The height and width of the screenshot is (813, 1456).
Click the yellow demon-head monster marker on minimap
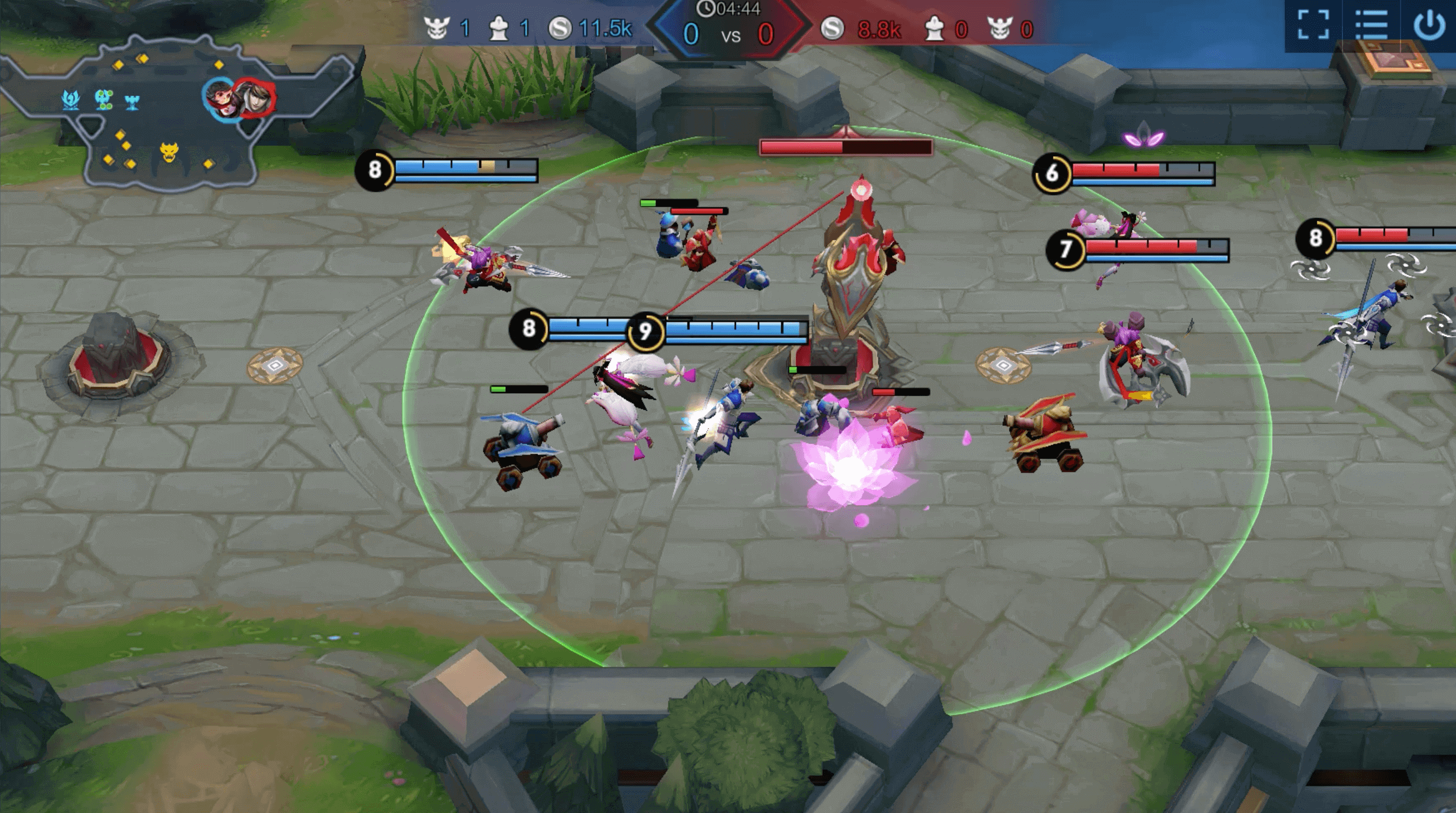[x=169, y=152]
